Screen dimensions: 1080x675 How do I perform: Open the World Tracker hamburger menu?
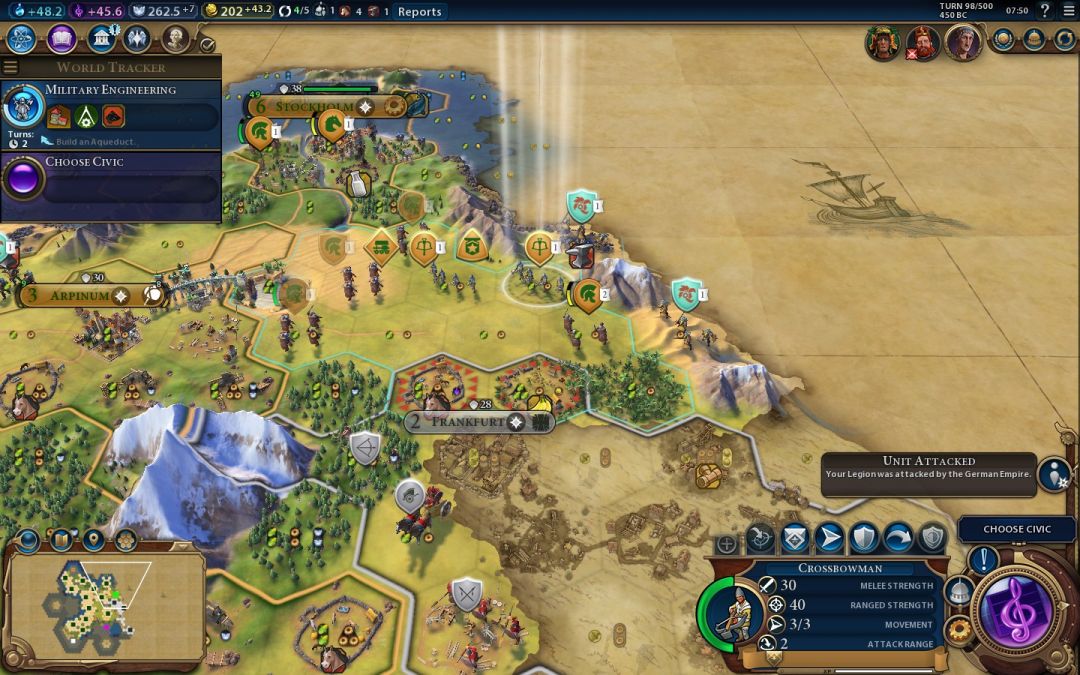pyautogui.click(x=11, y=67)
